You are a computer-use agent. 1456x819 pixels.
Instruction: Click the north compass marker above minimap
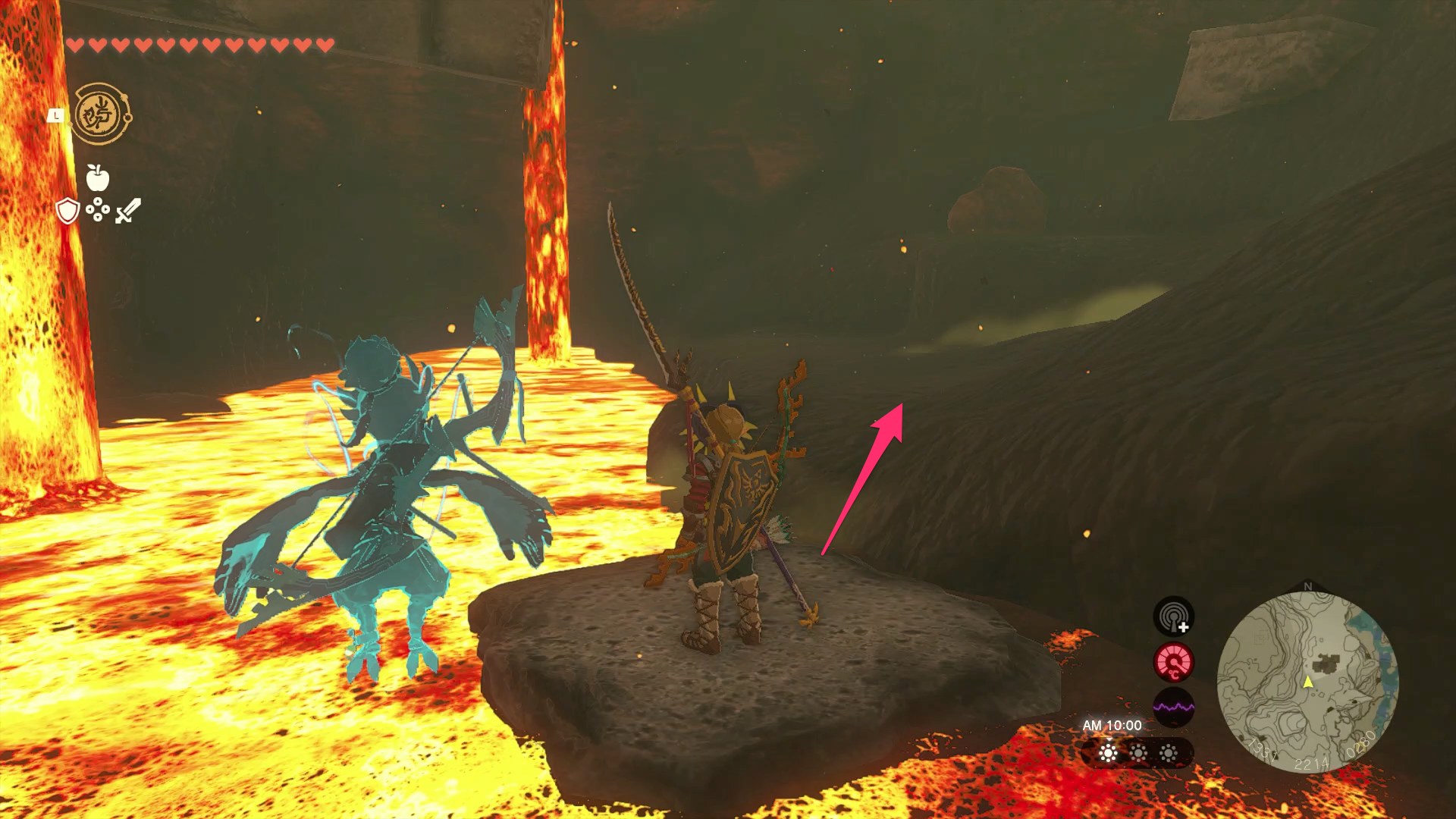tap(1307, 587)
